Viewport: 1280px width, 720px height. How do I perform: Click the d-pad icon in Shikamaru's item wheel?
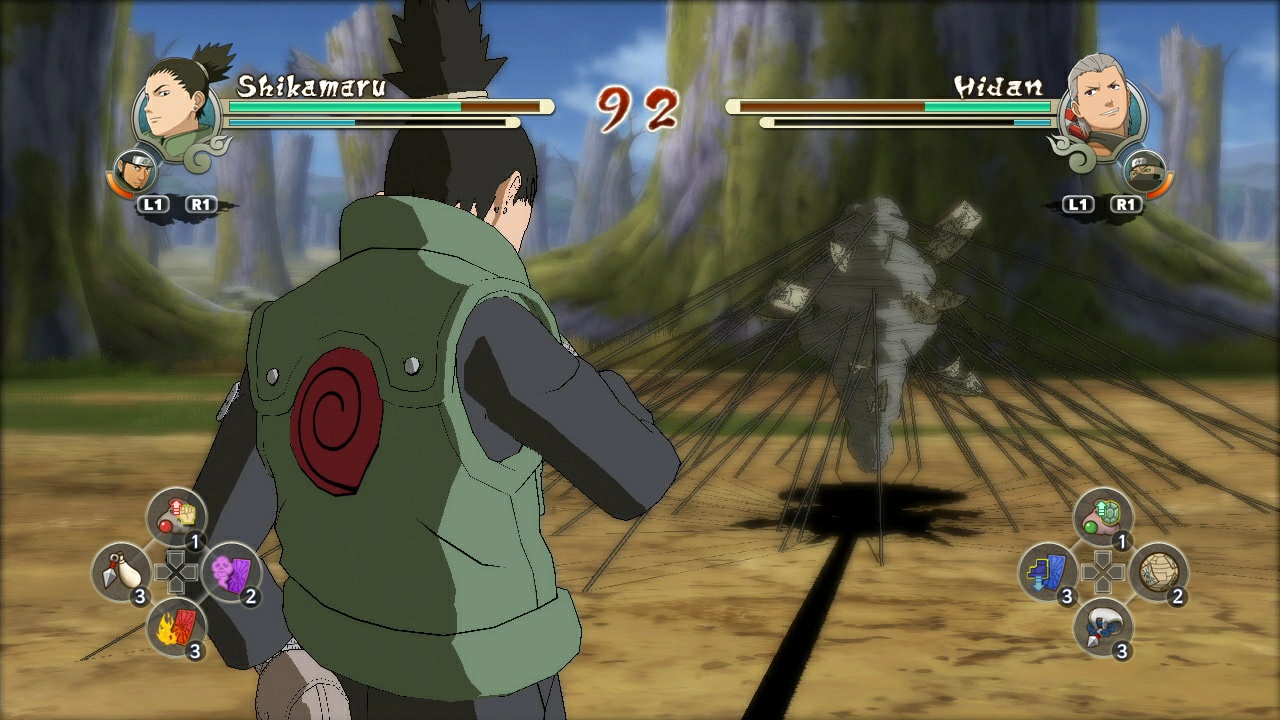pyautogui.click(x=176, y=570)
